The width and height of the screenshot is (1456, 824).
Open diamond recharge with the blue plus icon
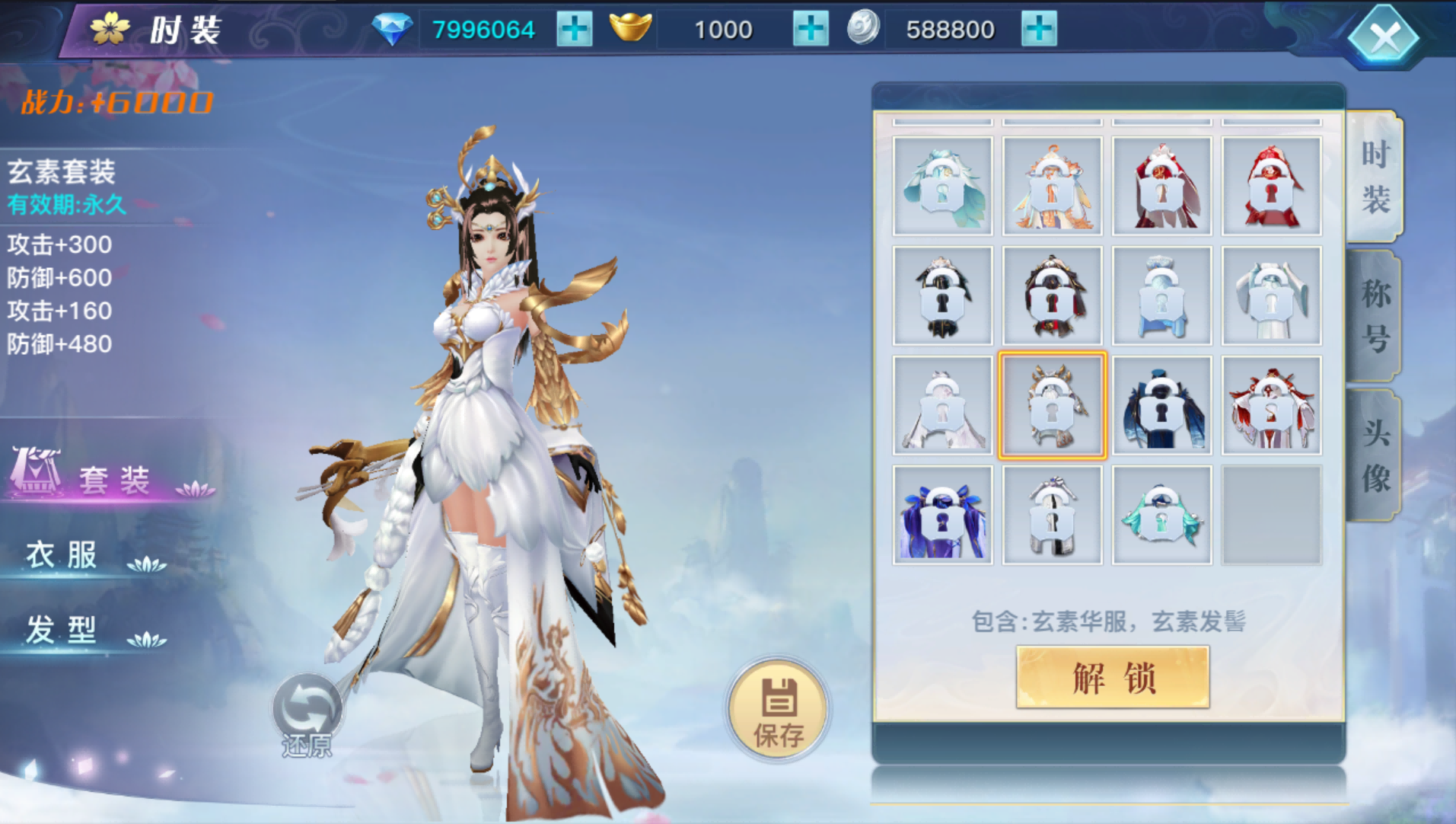coord(576,29)
